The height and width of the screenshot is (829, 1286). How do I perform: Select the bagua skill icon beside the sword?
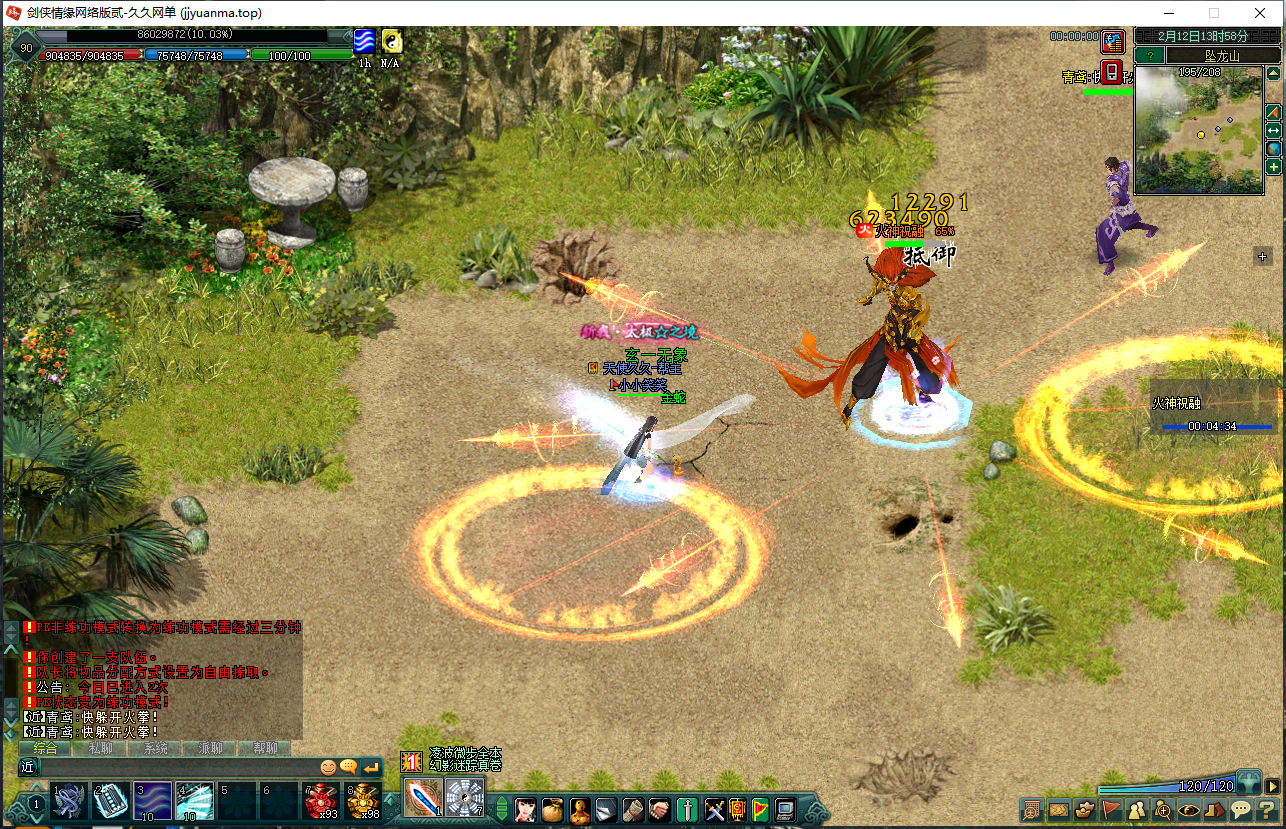coord(464,799)
